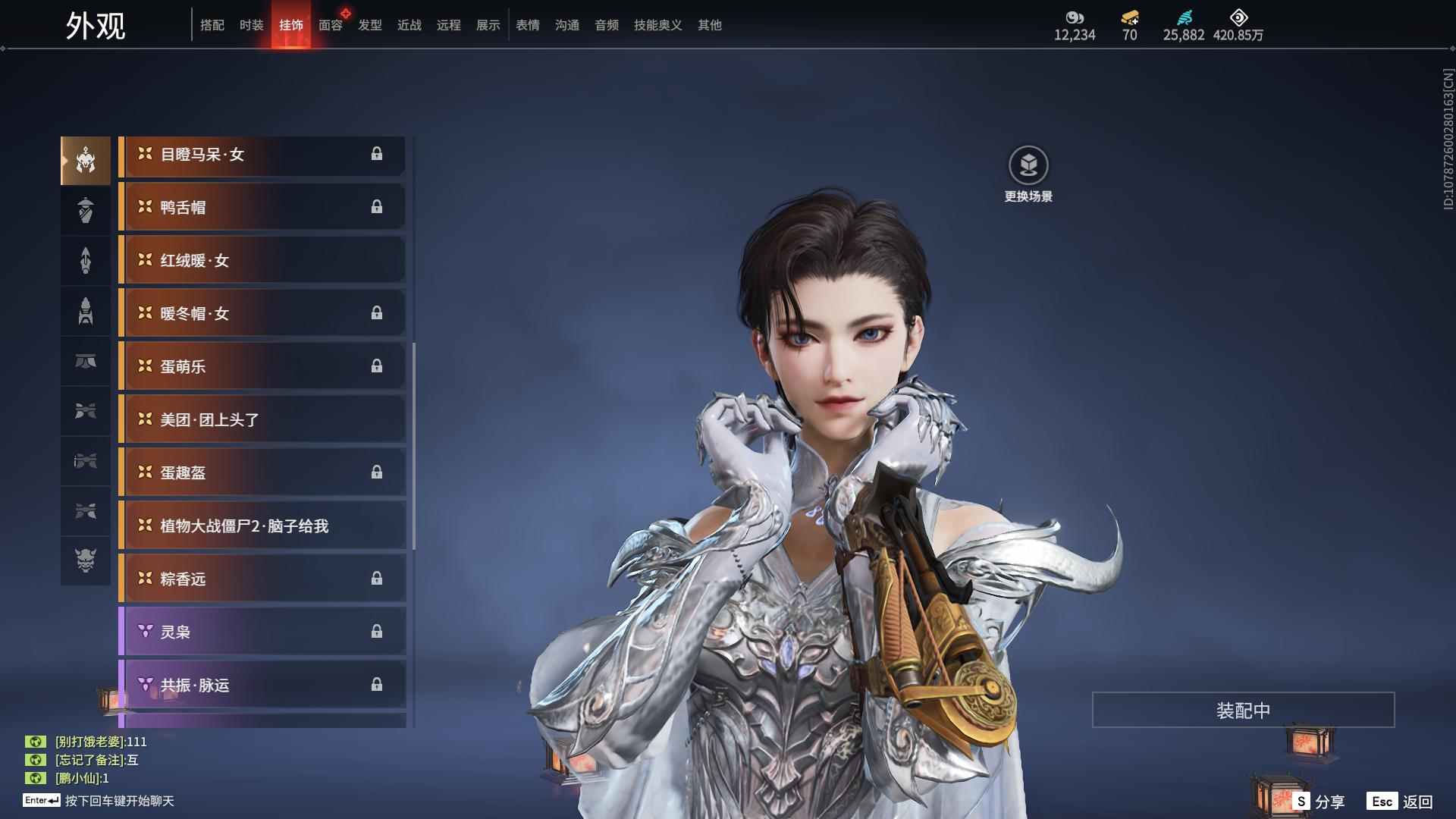Select the helmet head accessory category

coord(86,160)
